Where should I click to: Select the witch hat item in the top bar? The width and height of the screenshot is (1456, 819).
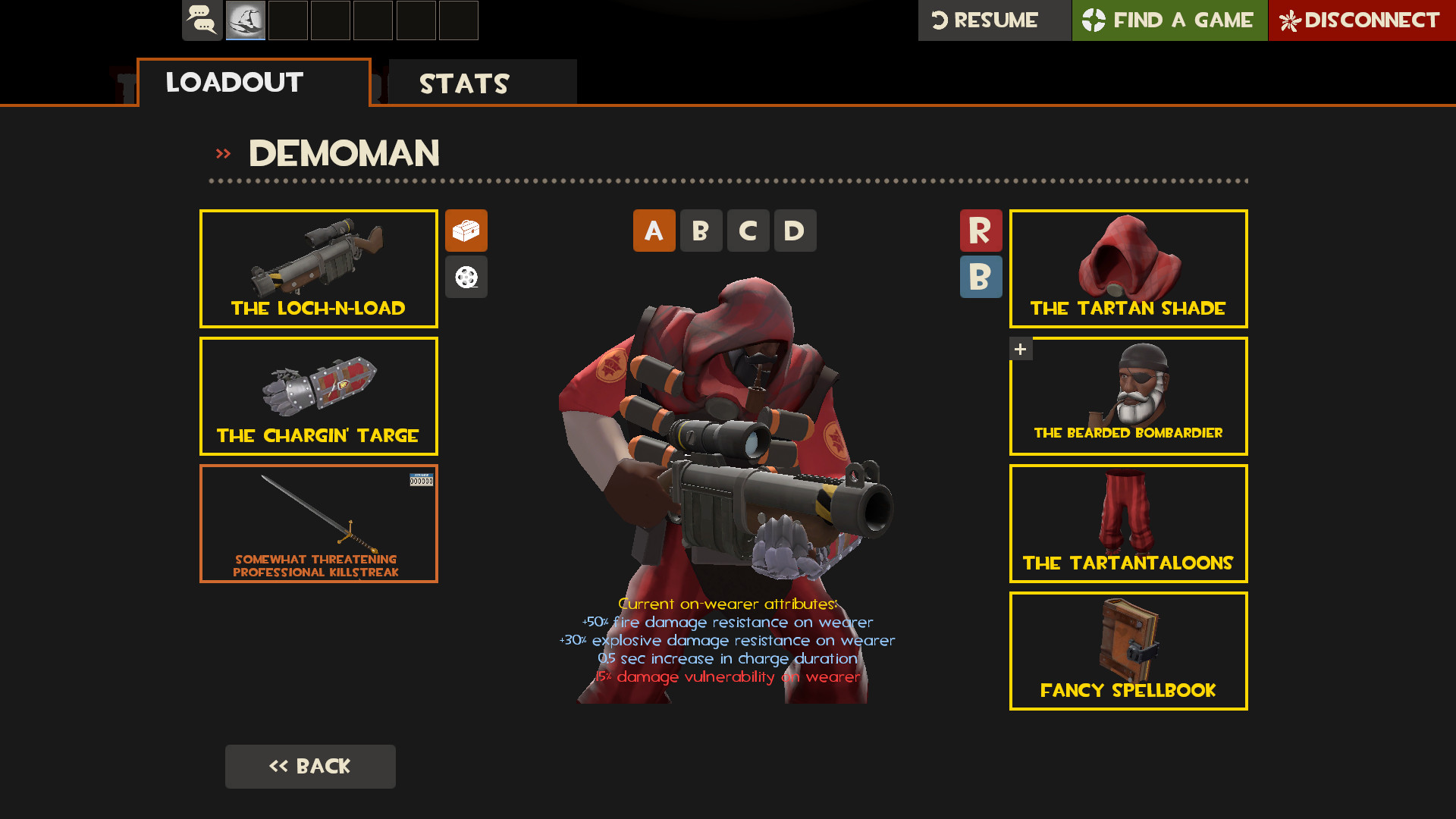246,20
